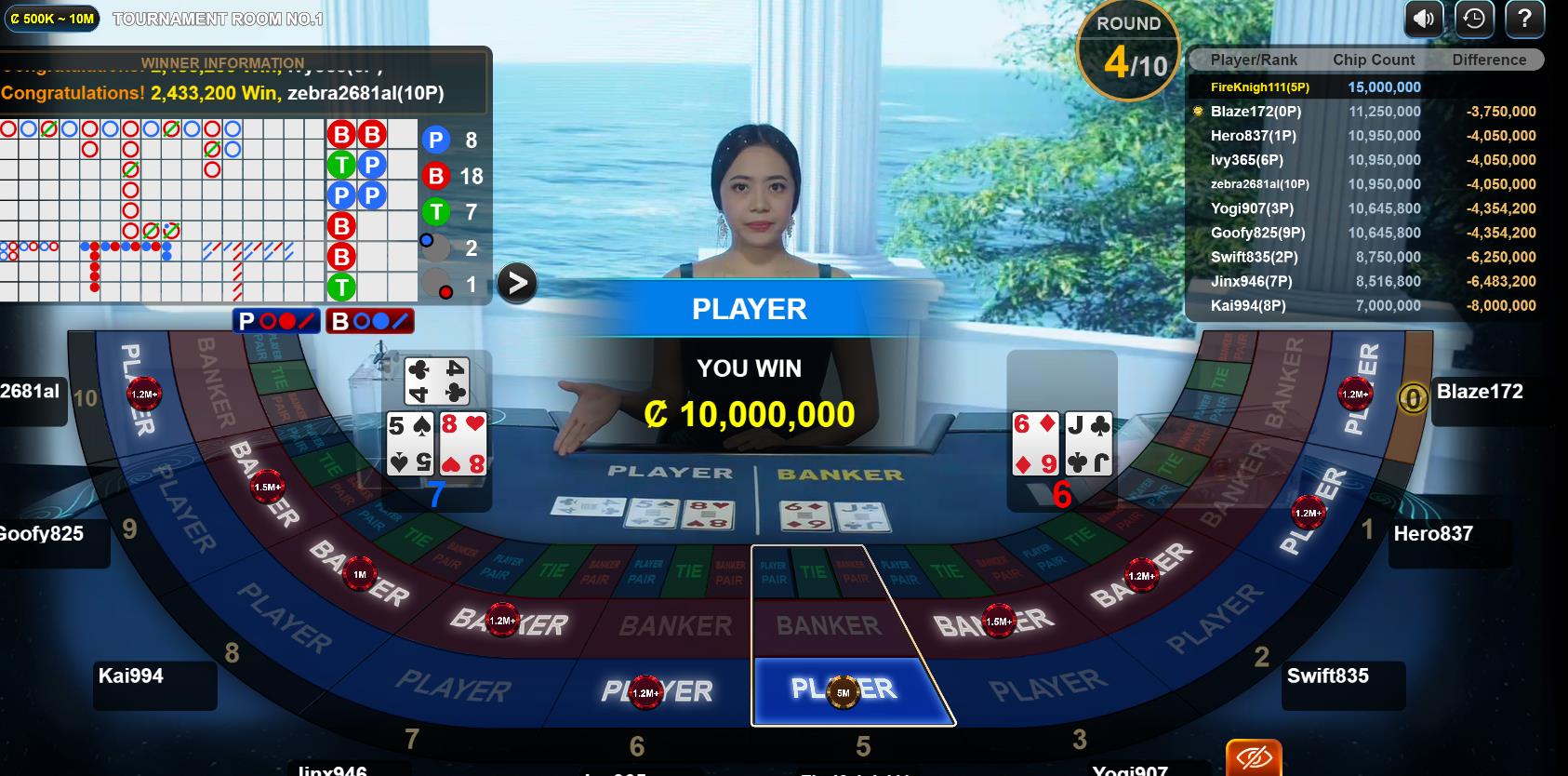Select seat 5 Banker betting area

[x=828, y=625]
